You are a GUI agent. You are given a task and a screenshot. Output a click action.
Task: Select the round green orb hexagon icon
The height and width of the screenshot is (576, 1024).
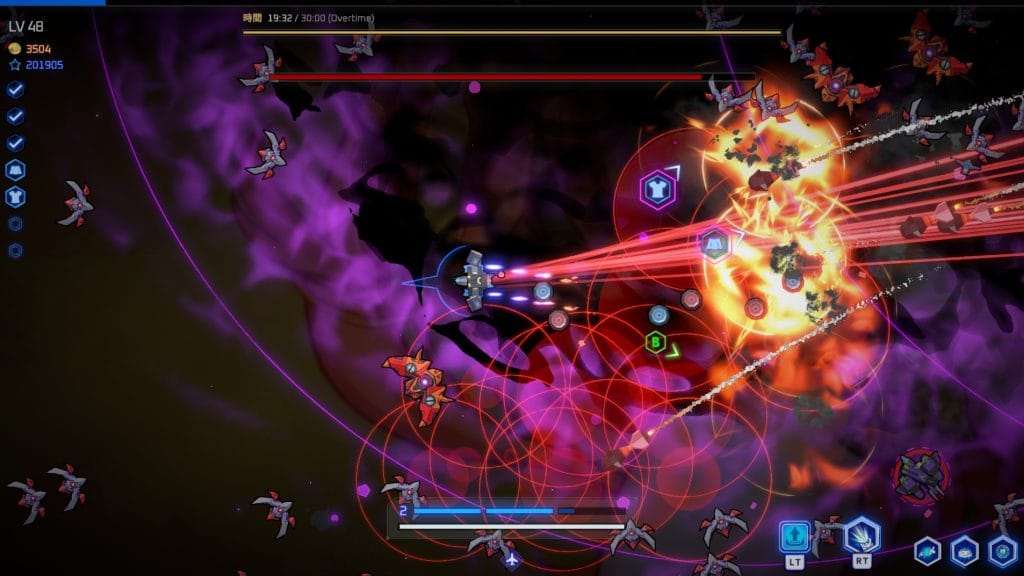1002,550
